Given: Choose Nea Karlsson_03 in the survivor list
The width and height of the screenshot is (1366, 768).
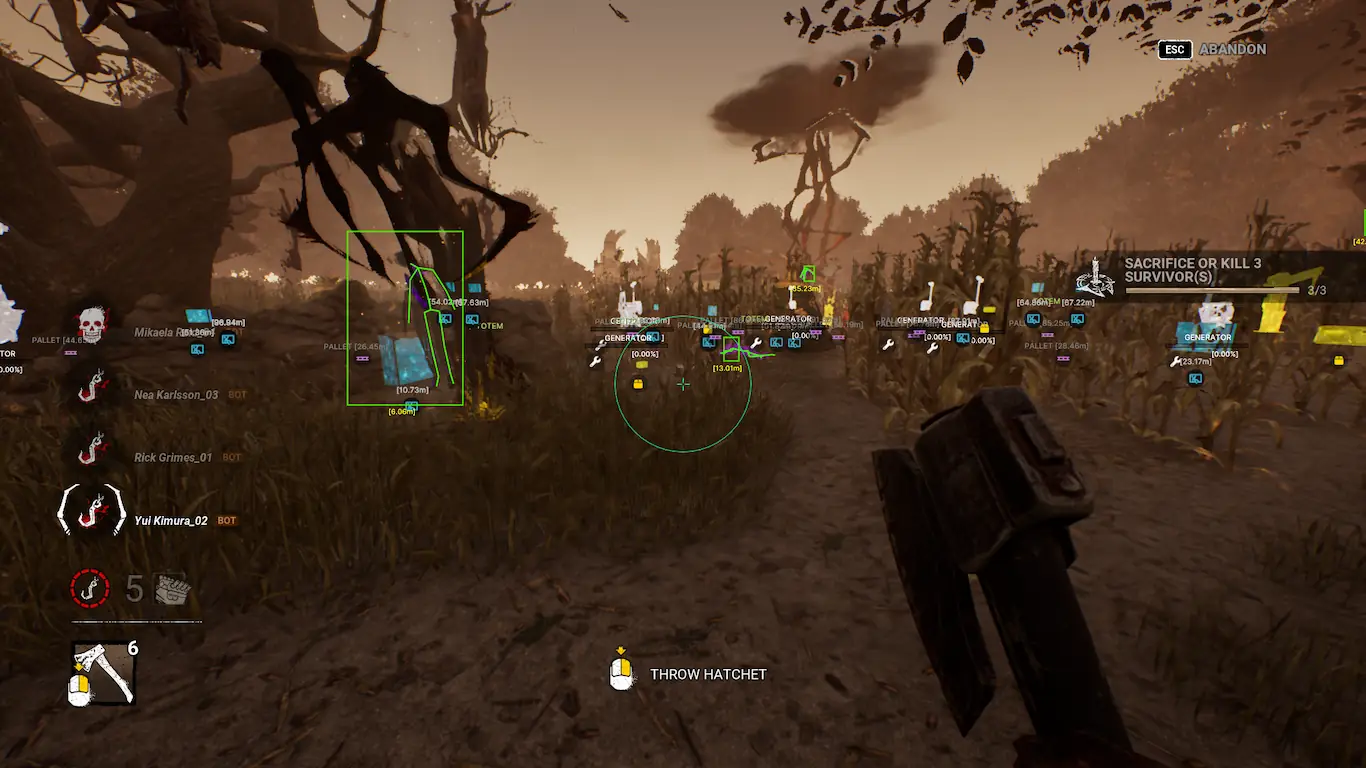Looking at the screenshot, I should 176,395.
